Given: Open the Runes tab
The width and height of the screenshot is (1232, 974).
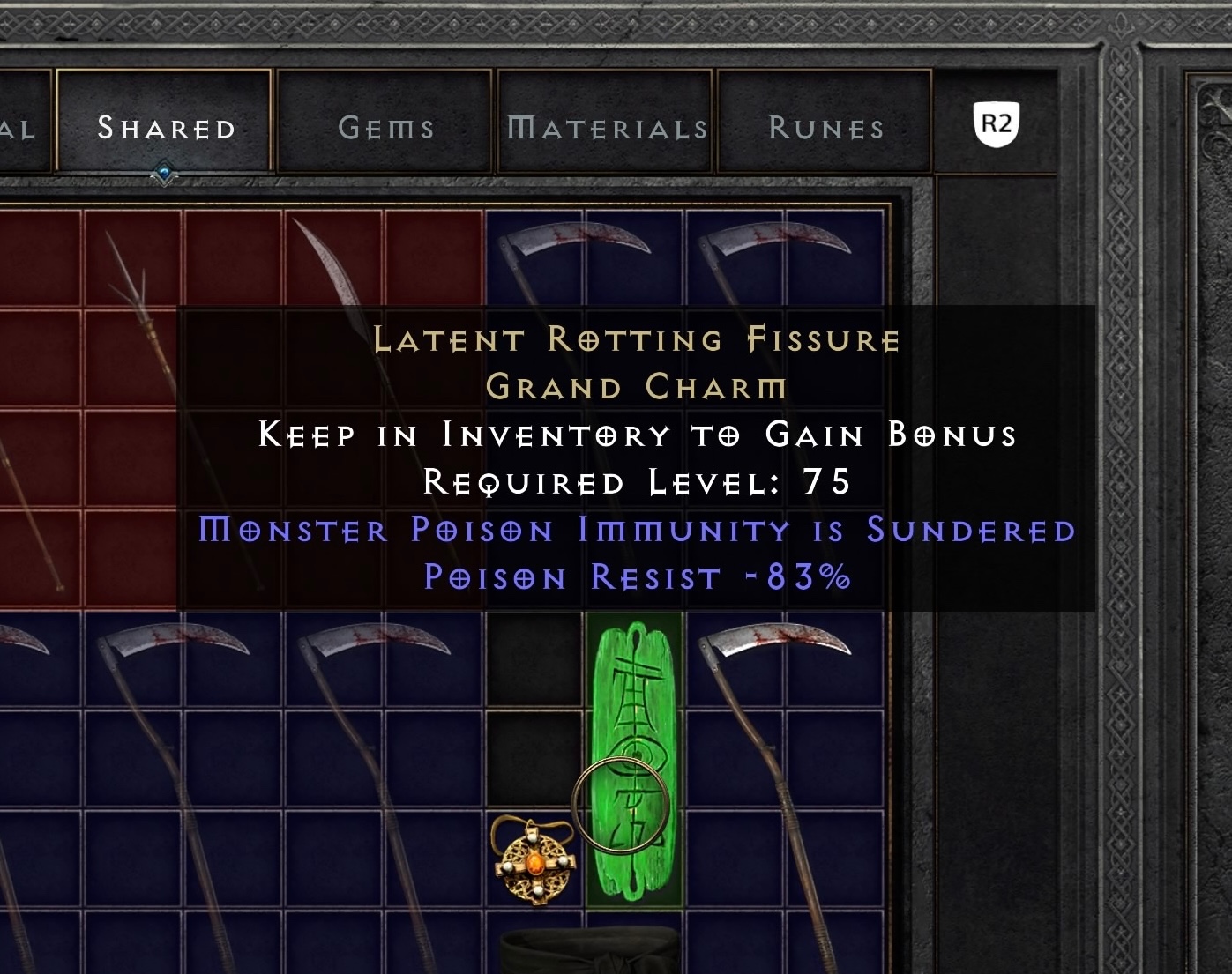Looking at the screenshot, I should pyautogui.click(x=825, y=126).
